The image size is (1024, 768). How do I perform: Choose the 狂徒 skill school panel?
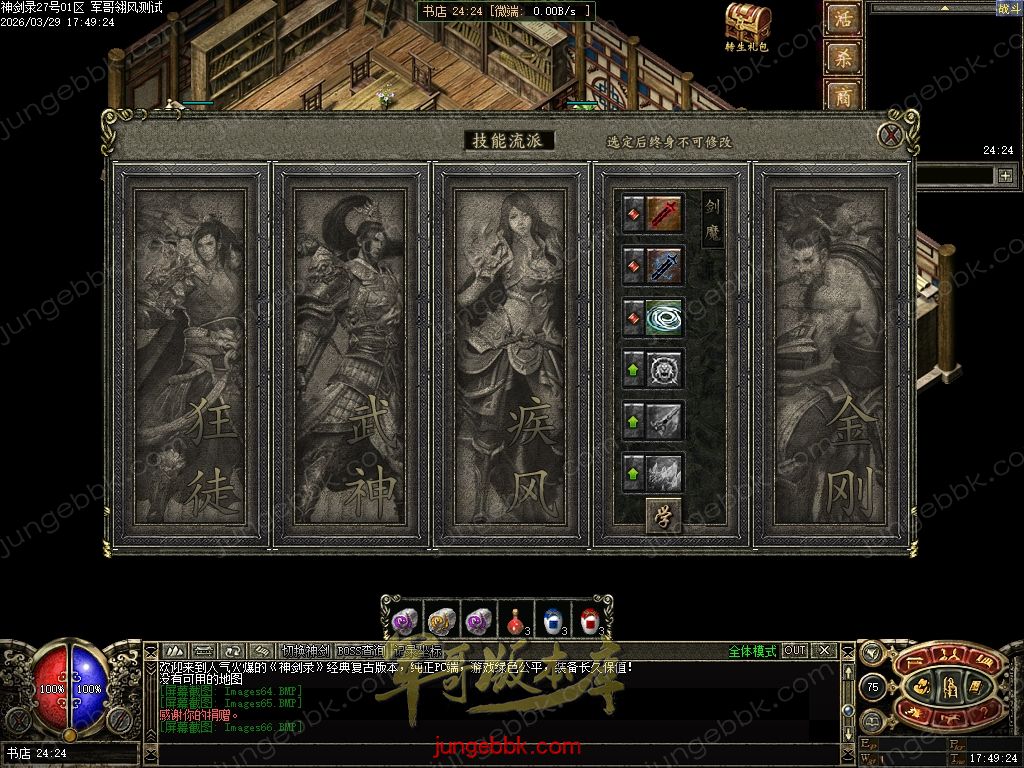[x=190, y=355]
